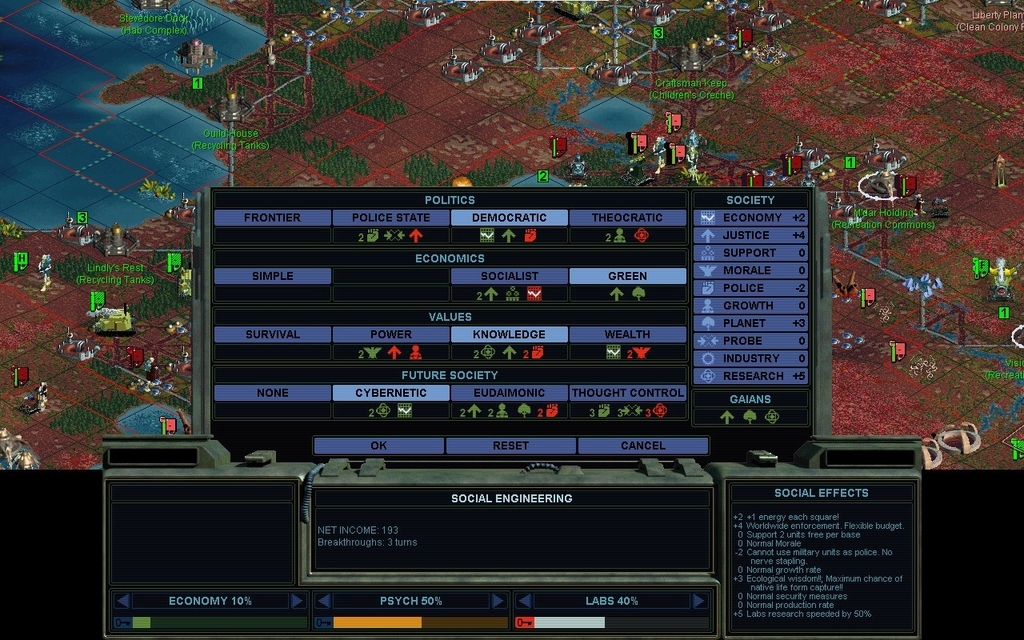This screenshot has height=640, width=1024.
Task: Select the Green economics option
Action: tap(627, 276)
